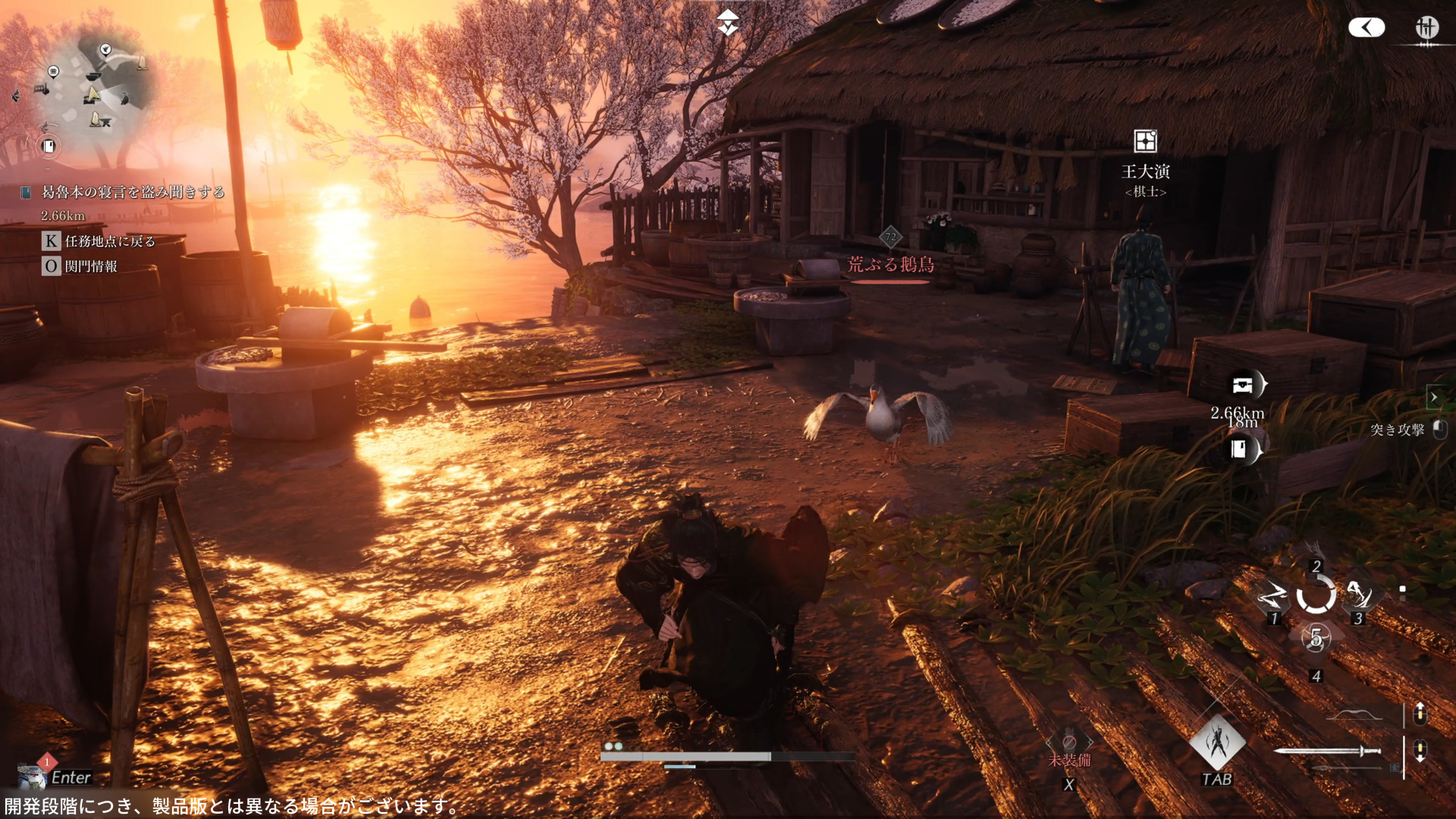The image size is (1456, 819).
Task: Select the quest tracker 曷魯本の寝言を盗み聞きする
Action: point(133,193)
